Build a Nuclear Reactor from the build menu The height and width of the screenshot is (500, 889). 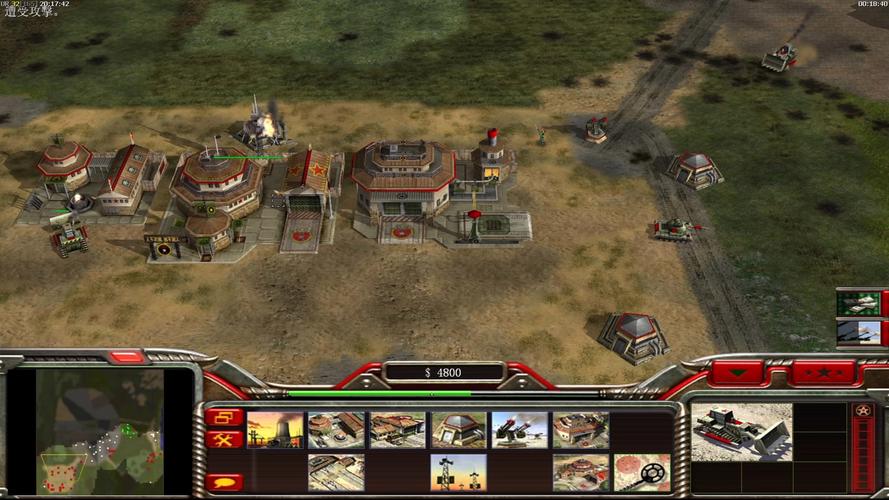click(x=275, y=430)
